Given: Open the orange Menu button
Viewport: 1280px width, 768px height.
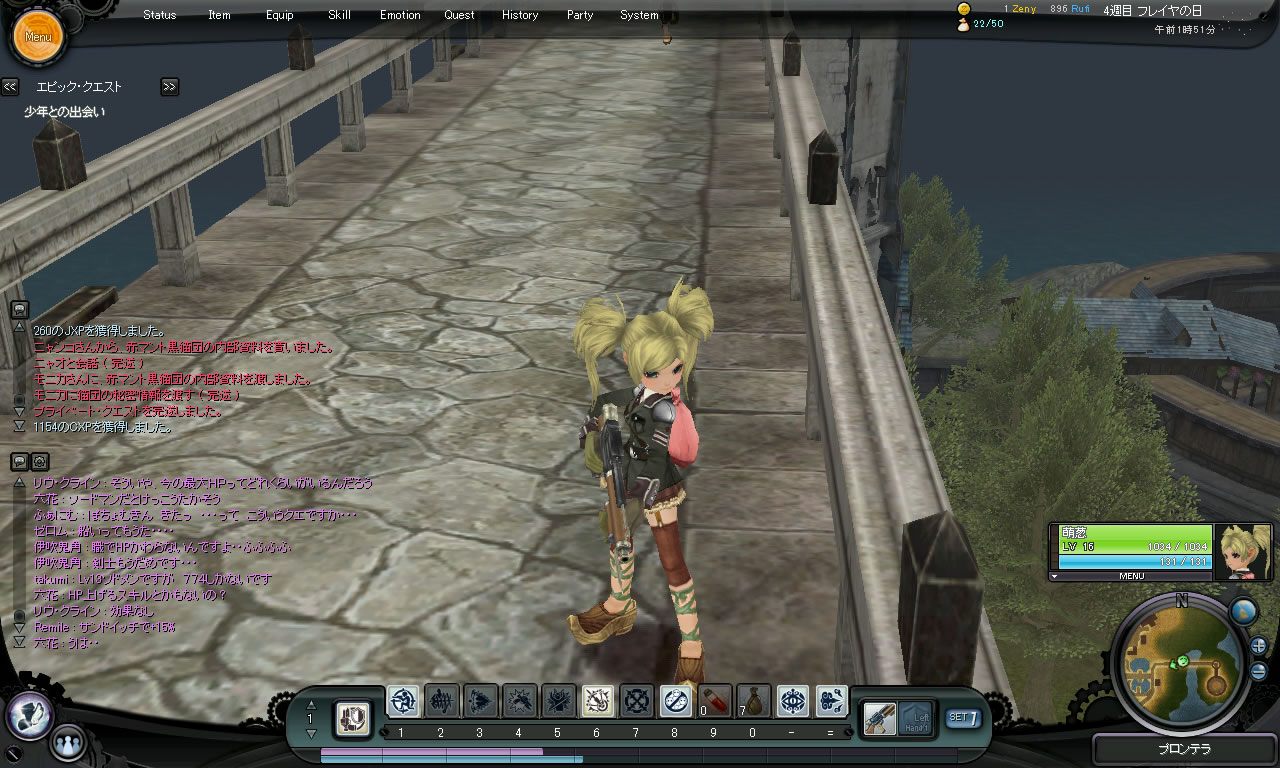Looking at the screenshot, I should pos(38,37).
